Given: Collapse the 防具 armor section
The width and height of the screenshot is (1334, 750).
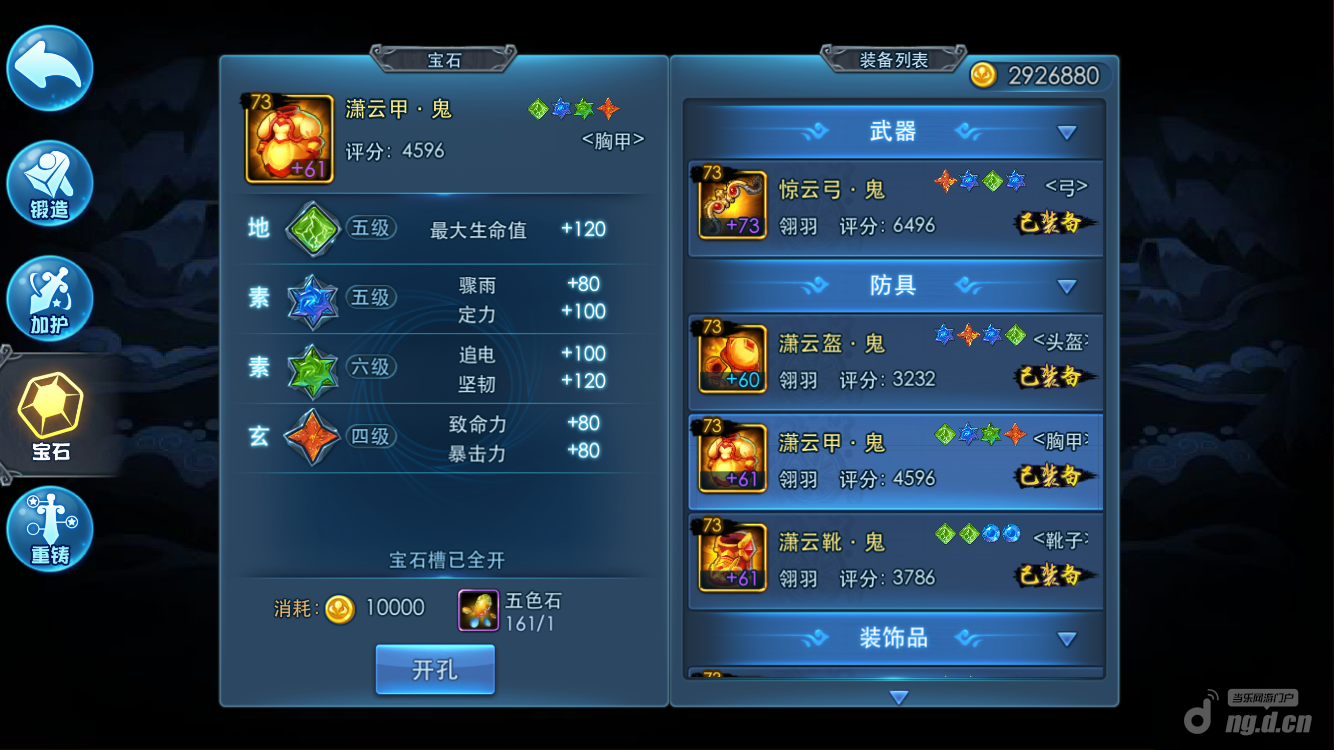Looking at the screenshot, I should pyautogui.click(x=1067, y=286).
